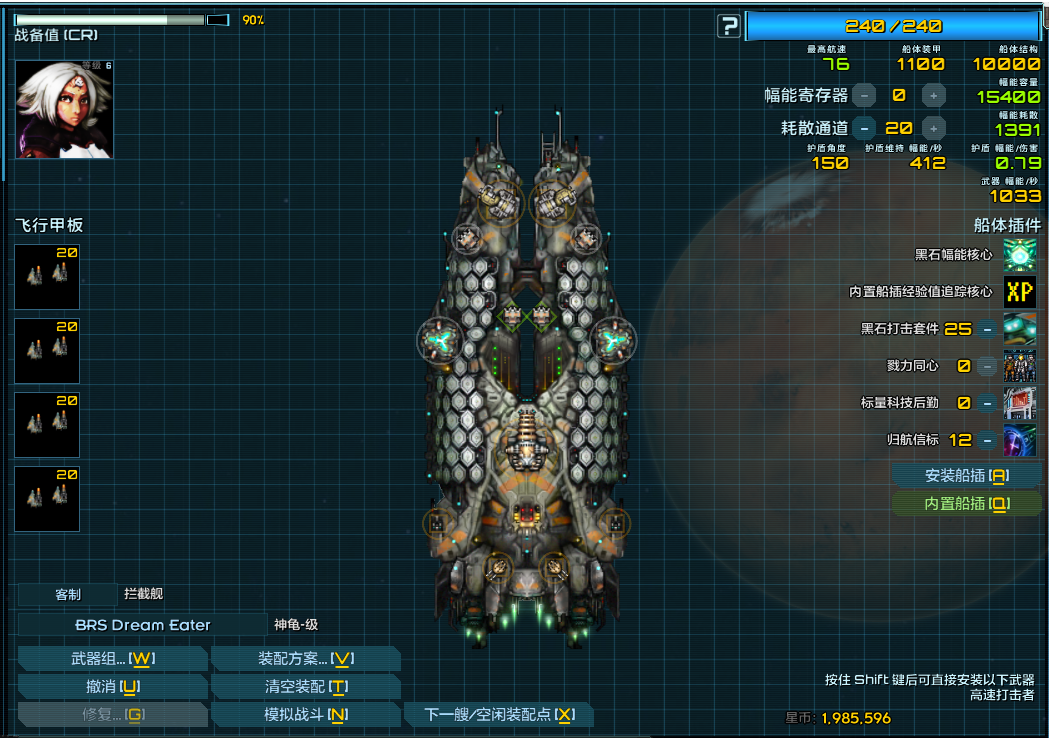Edit the ship name BRS Dream Eater
Screen dimensions: 1049x738
[x=143, y=625]
